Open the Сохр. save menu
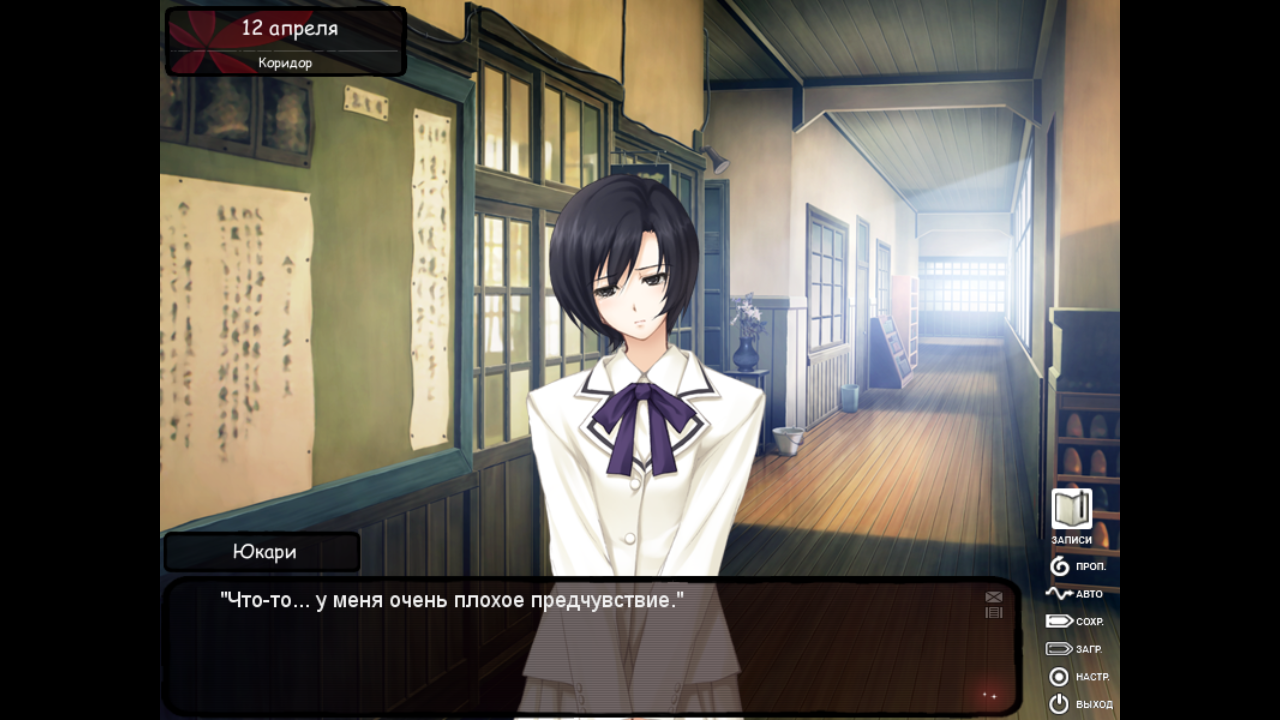The image size is (1280, 720). [x=1074, y=621]
